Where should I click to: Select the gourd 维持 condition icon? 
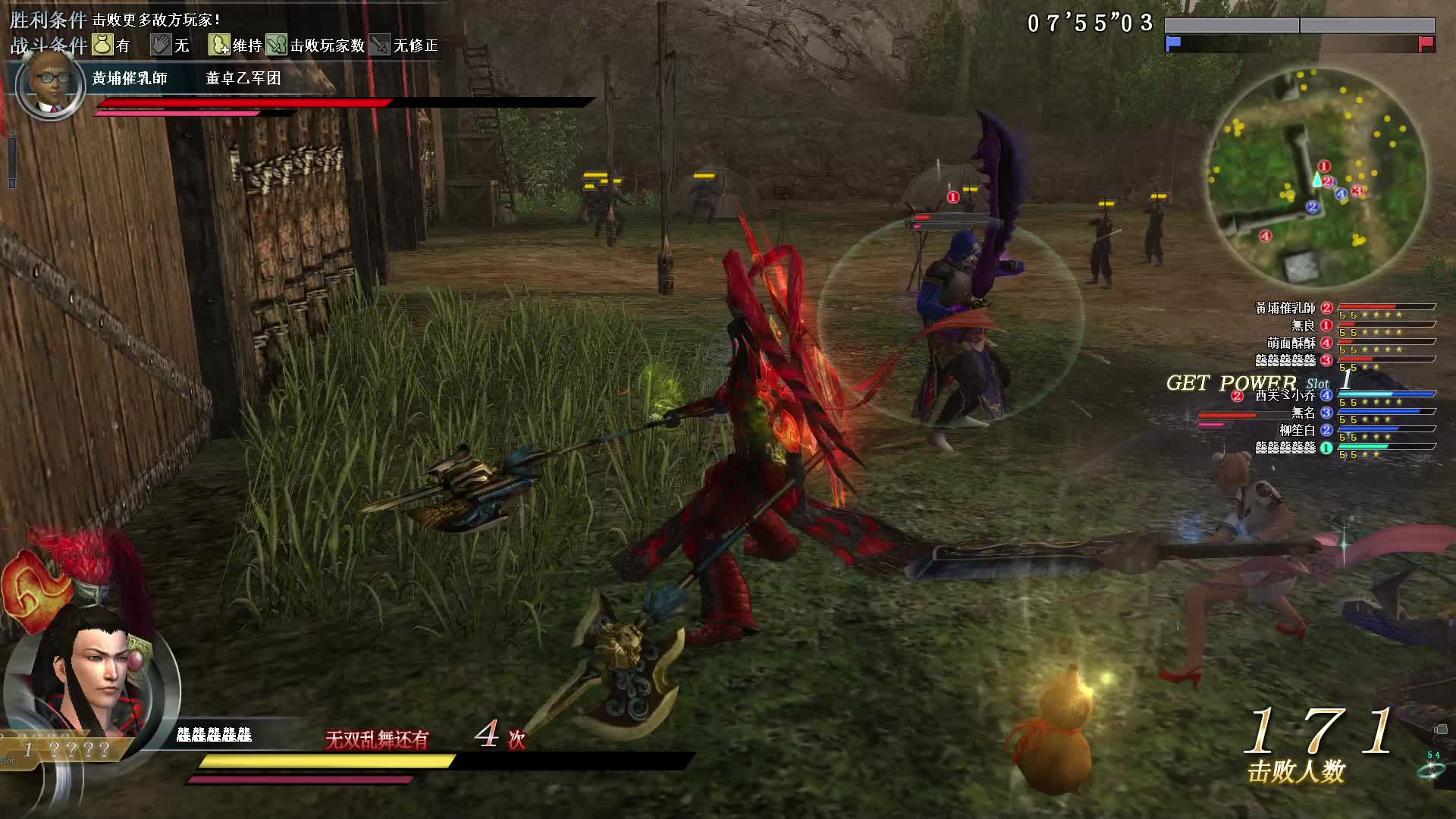click(x=219, y=45)
